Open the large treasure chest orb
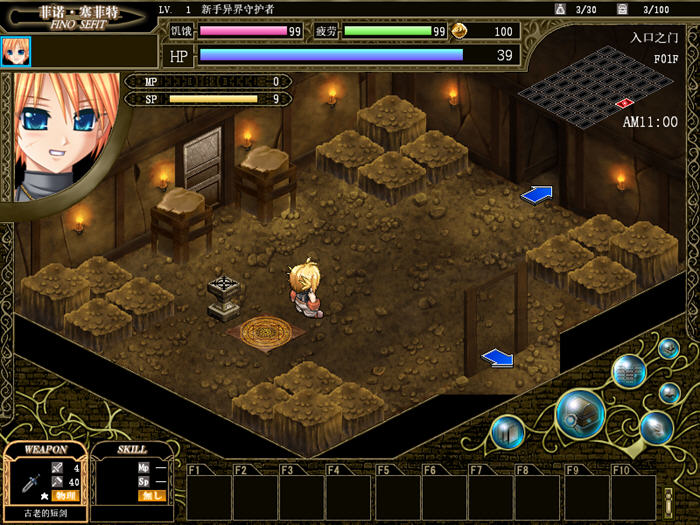 (x=580, y=412)
